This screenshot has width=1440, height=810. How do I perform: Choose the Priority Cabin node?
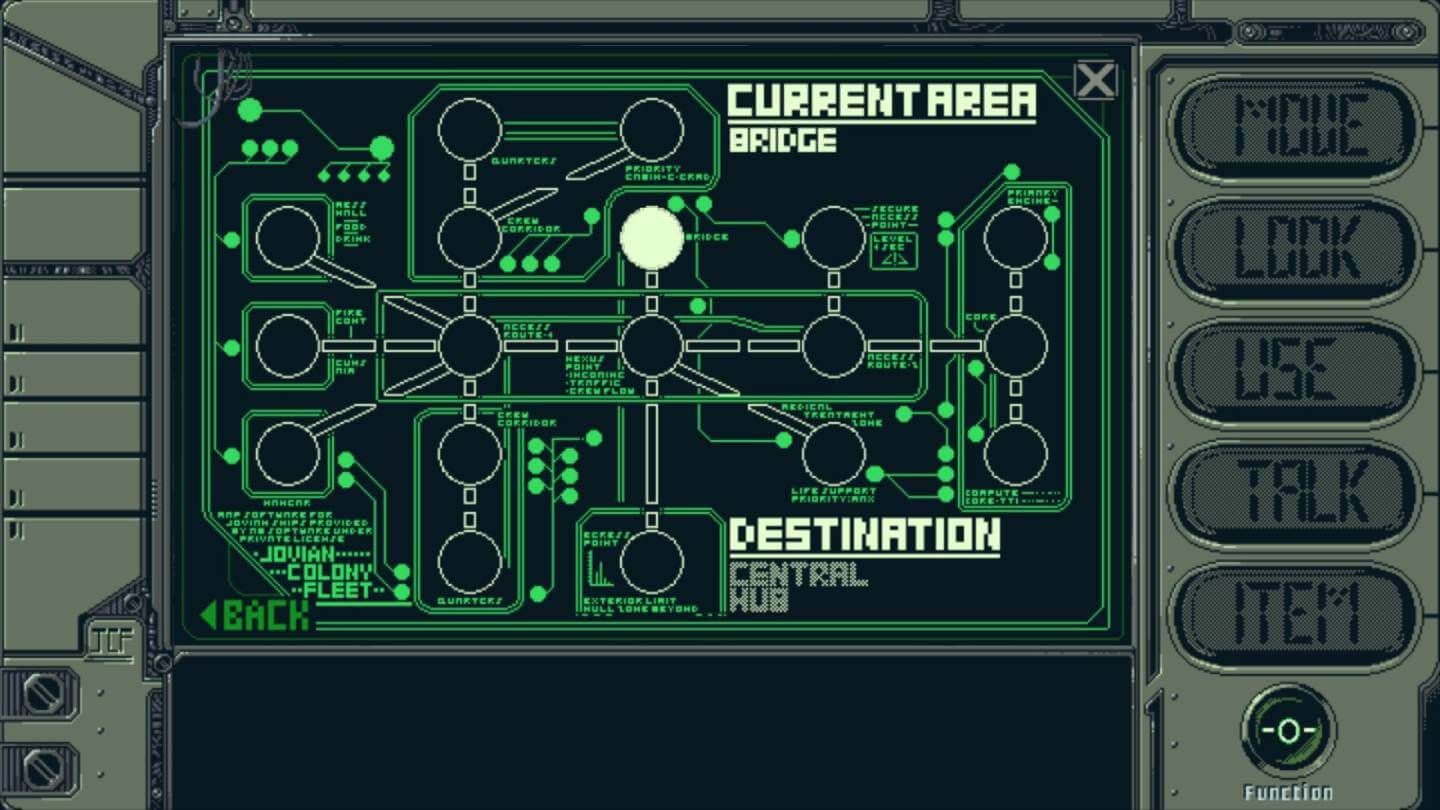point(652,130)
